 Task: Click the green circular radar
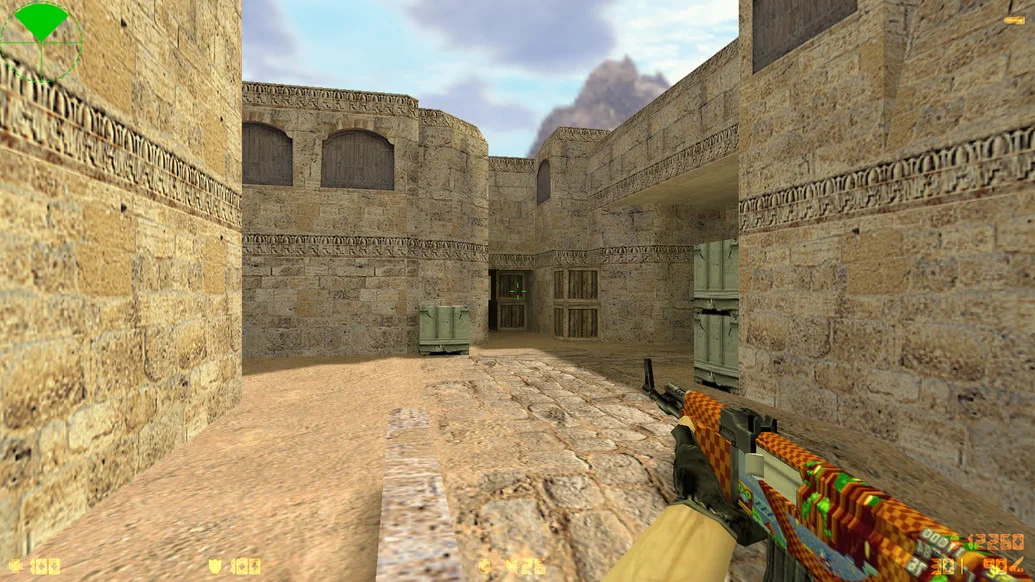(x=41, y=41)
